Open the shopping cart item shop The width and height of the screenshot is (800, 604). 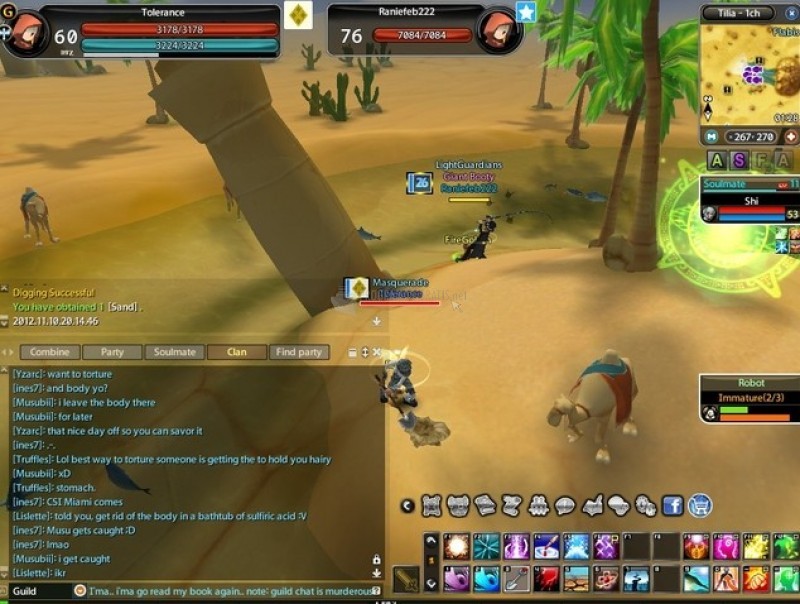(x=700, y=505)
